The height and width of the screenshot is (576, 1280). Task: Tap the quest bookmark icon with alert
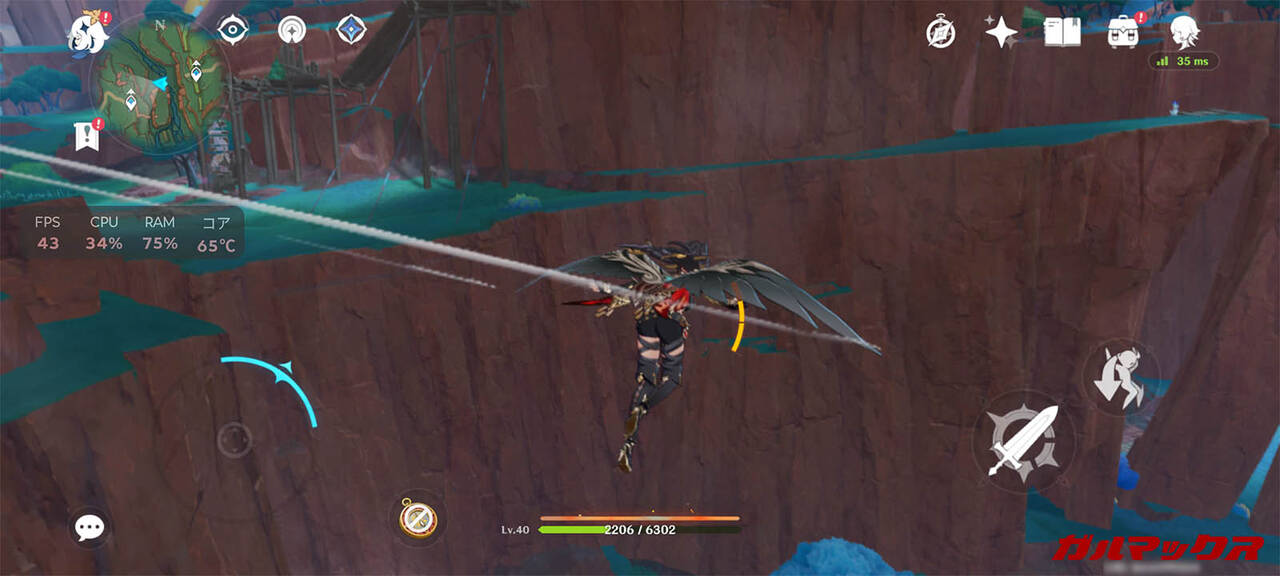pos(86,136)
